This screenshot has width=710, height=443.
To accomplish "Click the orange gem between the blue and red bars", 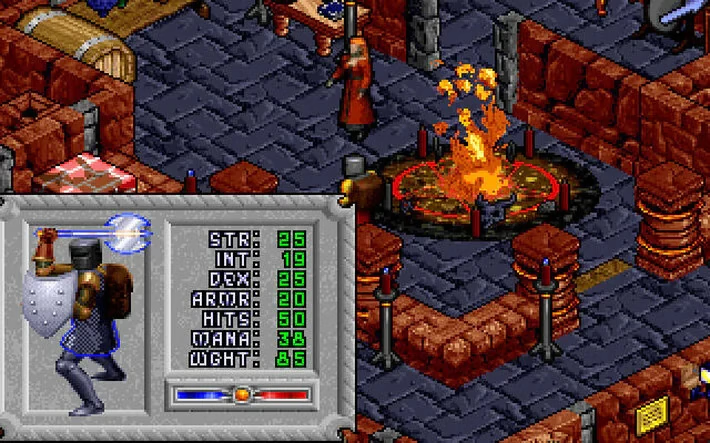I will pos(241,395).
